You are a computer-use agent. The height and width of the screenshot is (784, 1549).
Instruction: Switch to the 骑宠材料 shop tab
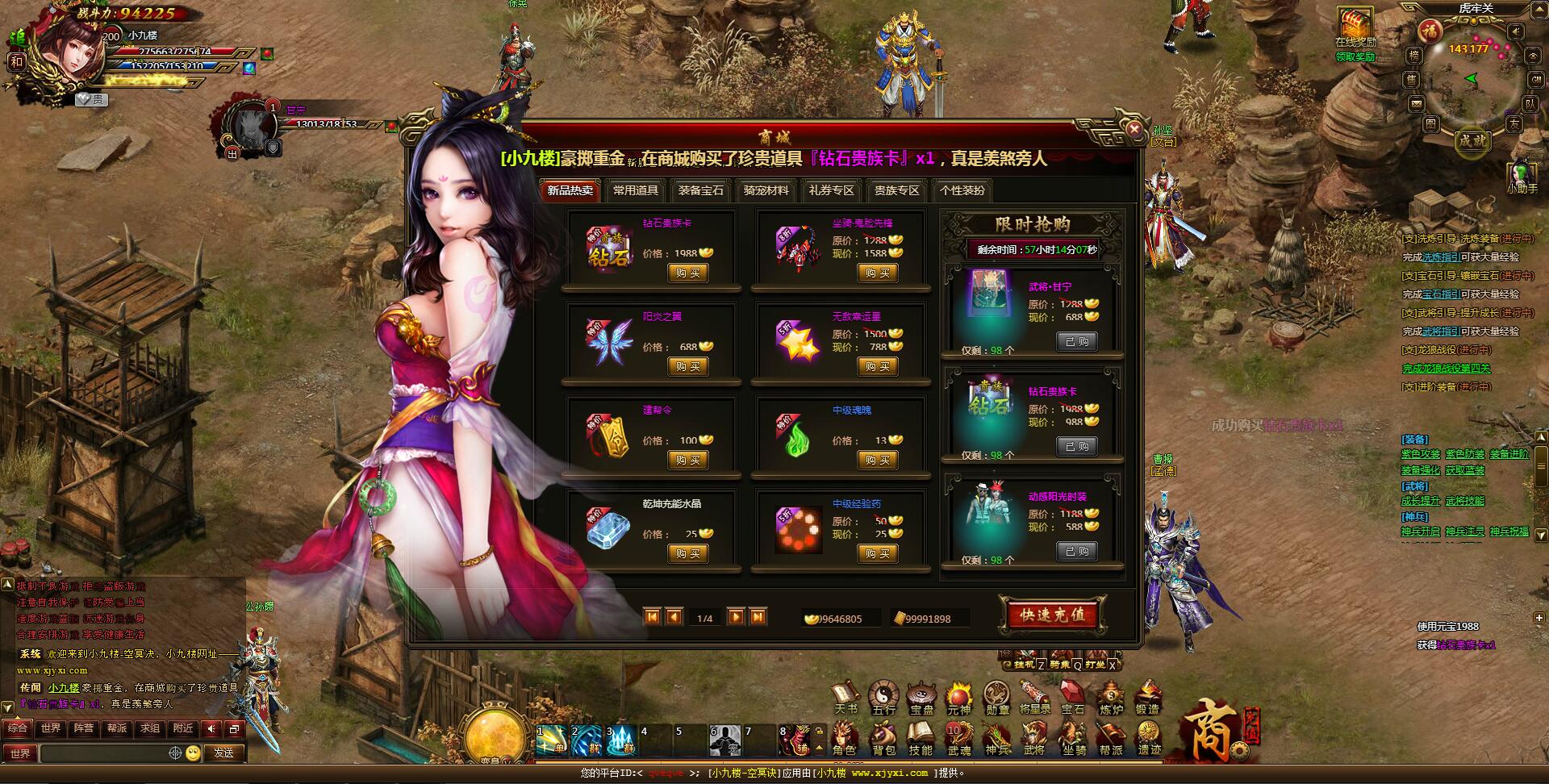[x=765, y=191]
